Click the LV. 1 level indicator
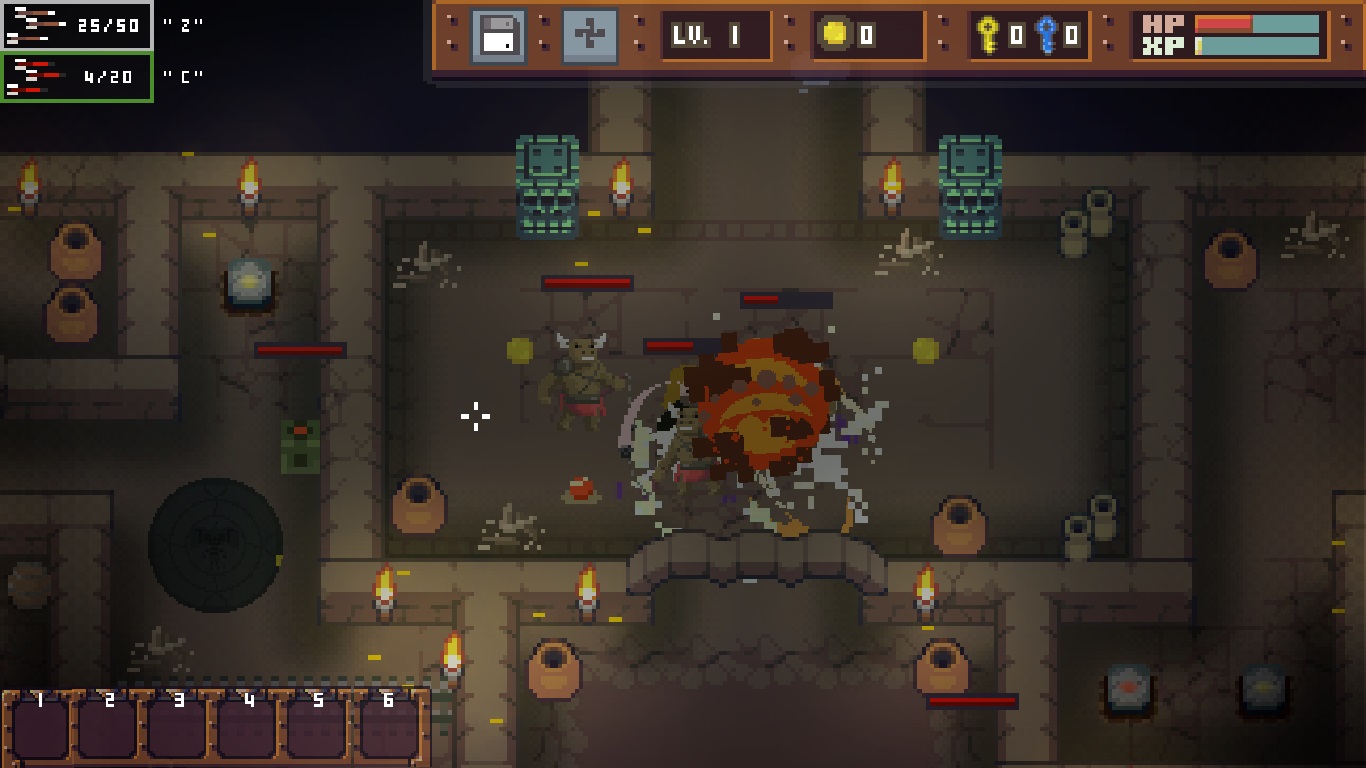 717,33
